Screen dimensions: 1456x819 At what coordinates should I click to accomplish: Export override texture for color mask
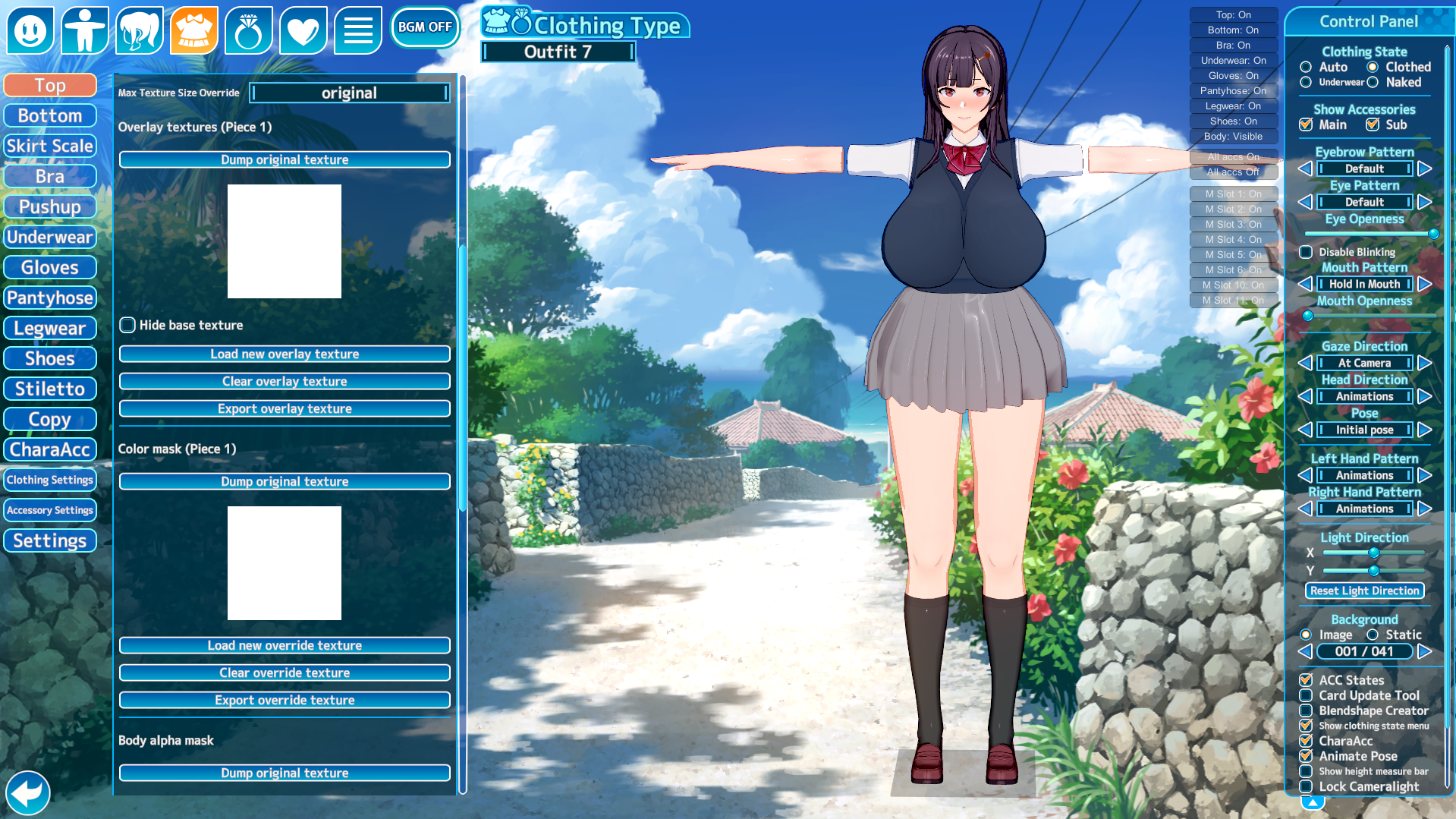tap(285, 700)
